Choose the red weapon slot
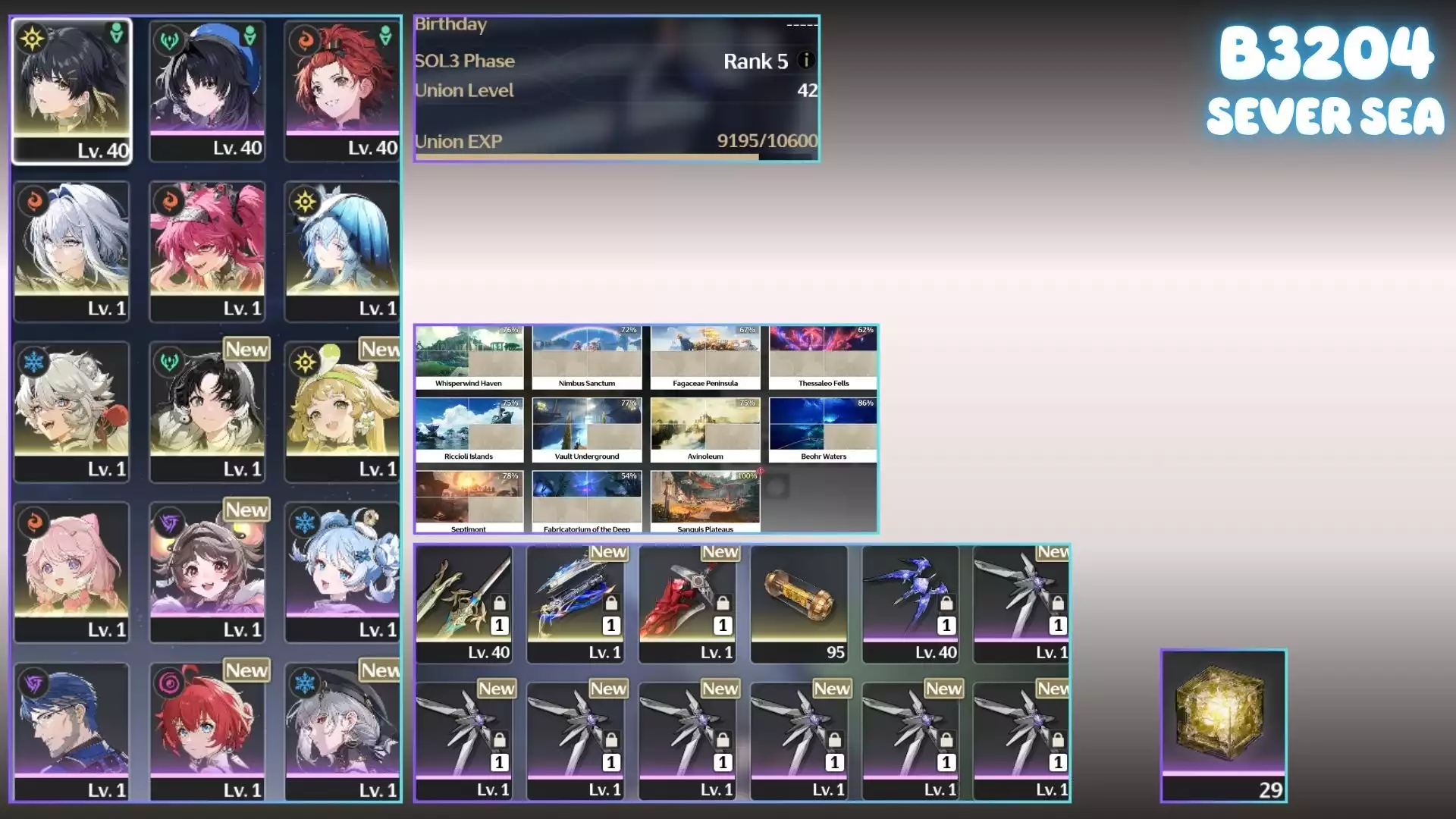Viewport: 1456px width, 819px height. tap(687, 603)
